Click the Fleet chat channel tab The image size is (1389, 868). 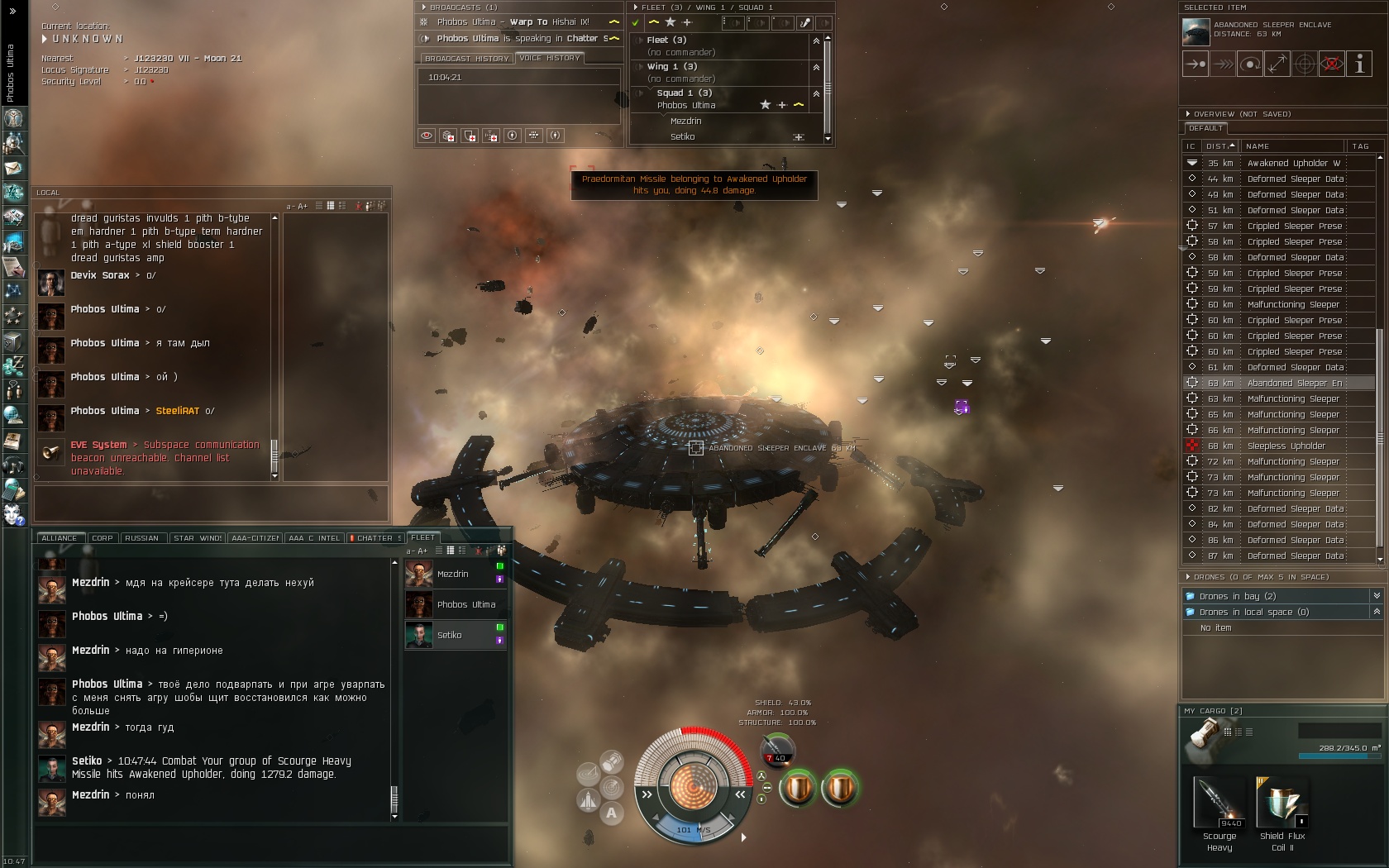coord(422,537)
